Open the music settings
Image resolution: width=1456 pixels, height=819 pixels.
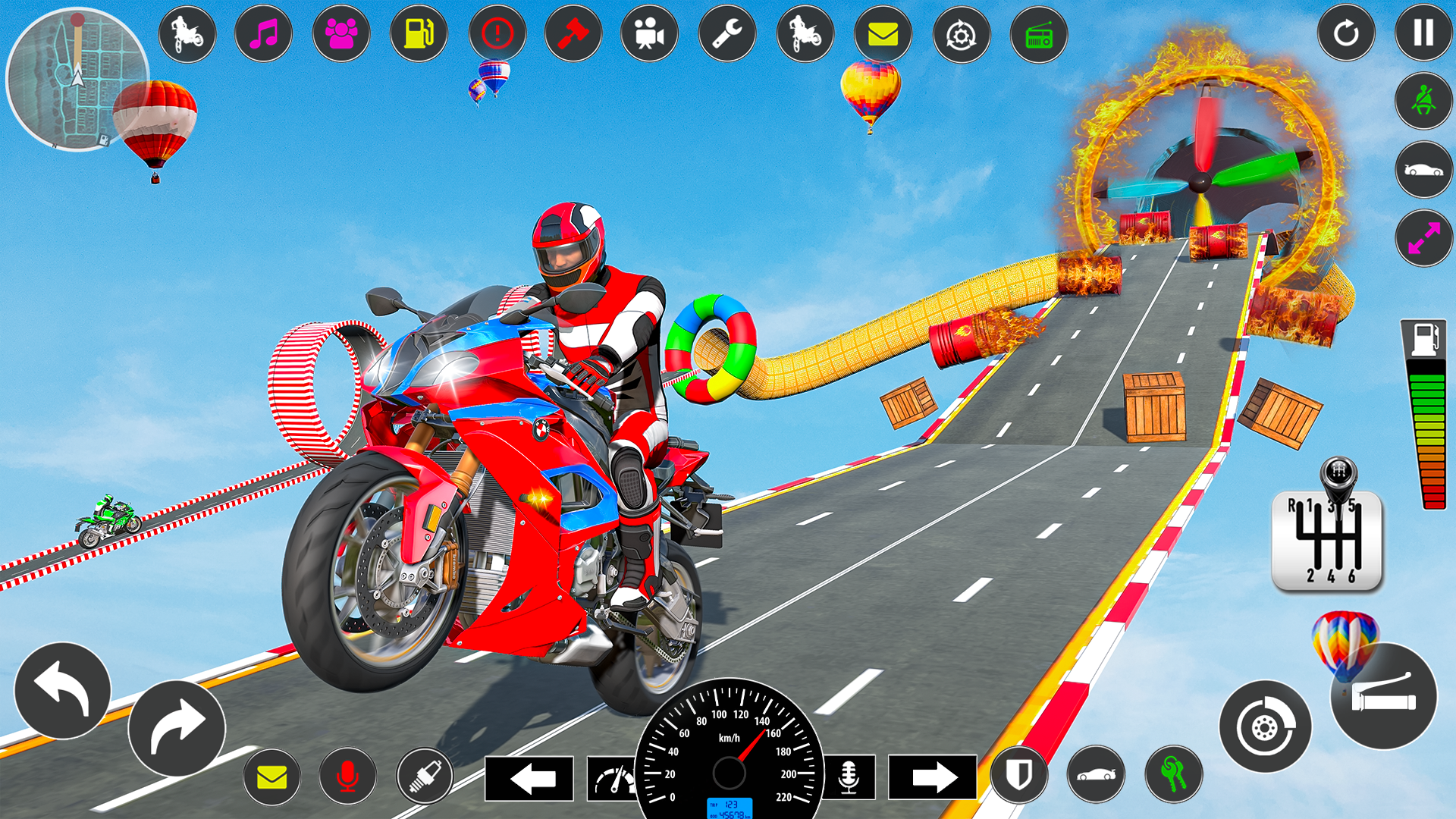(263, 33)
